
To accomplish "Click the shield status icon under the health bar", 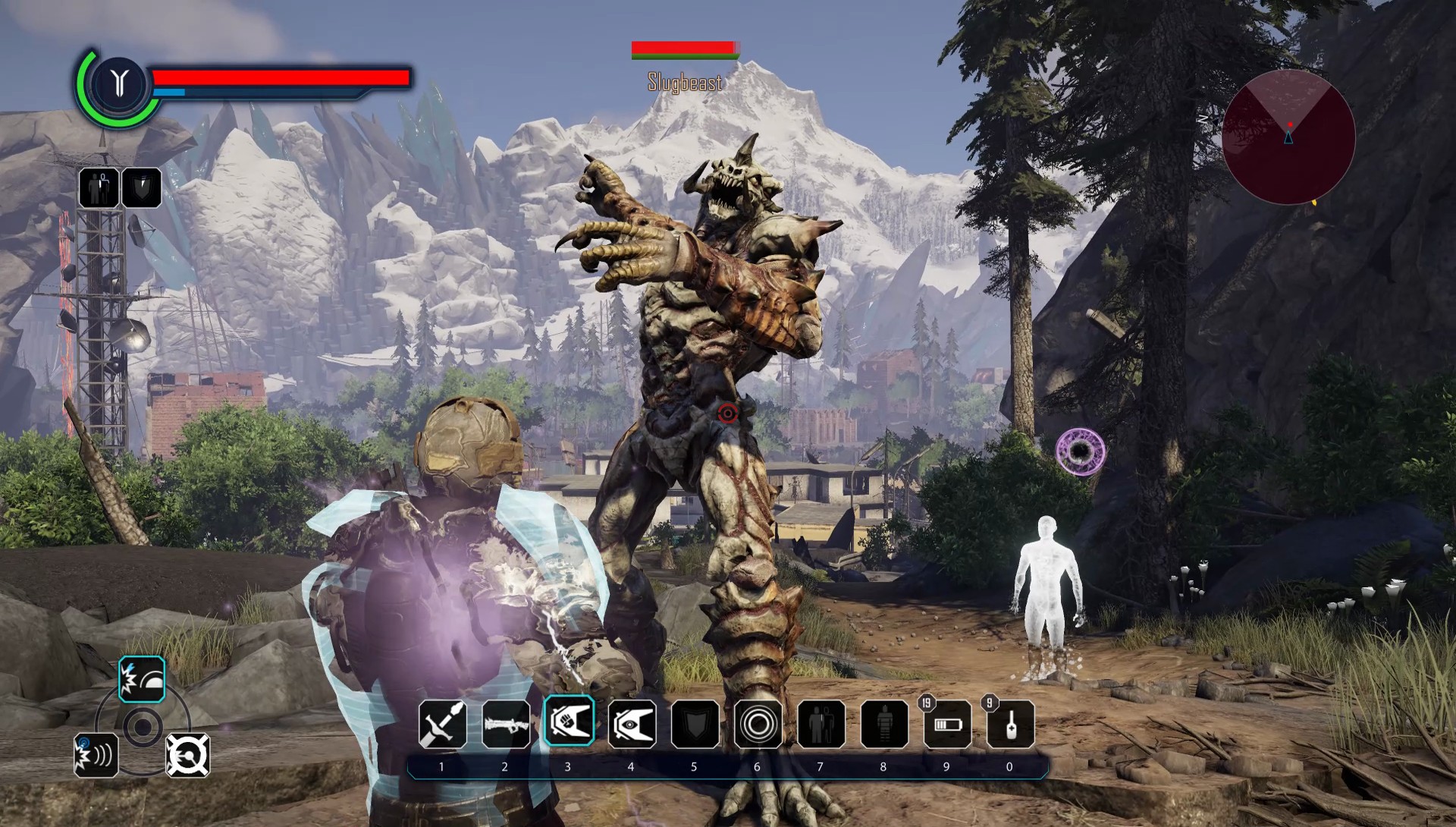I will click(141, 187).
